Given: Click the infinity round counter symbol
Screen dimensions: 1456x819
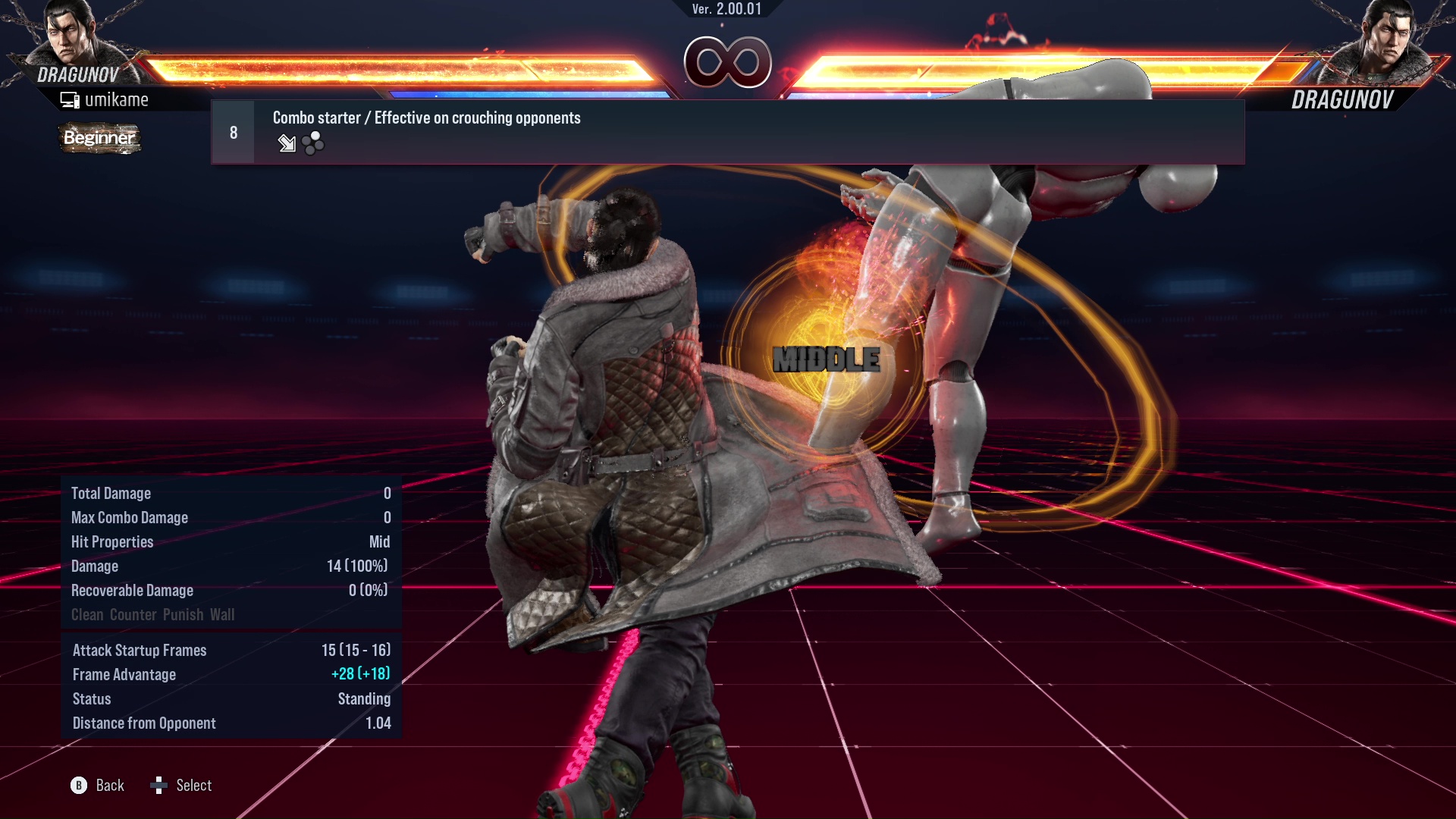Looking at the screenshot, I should 727,64.
